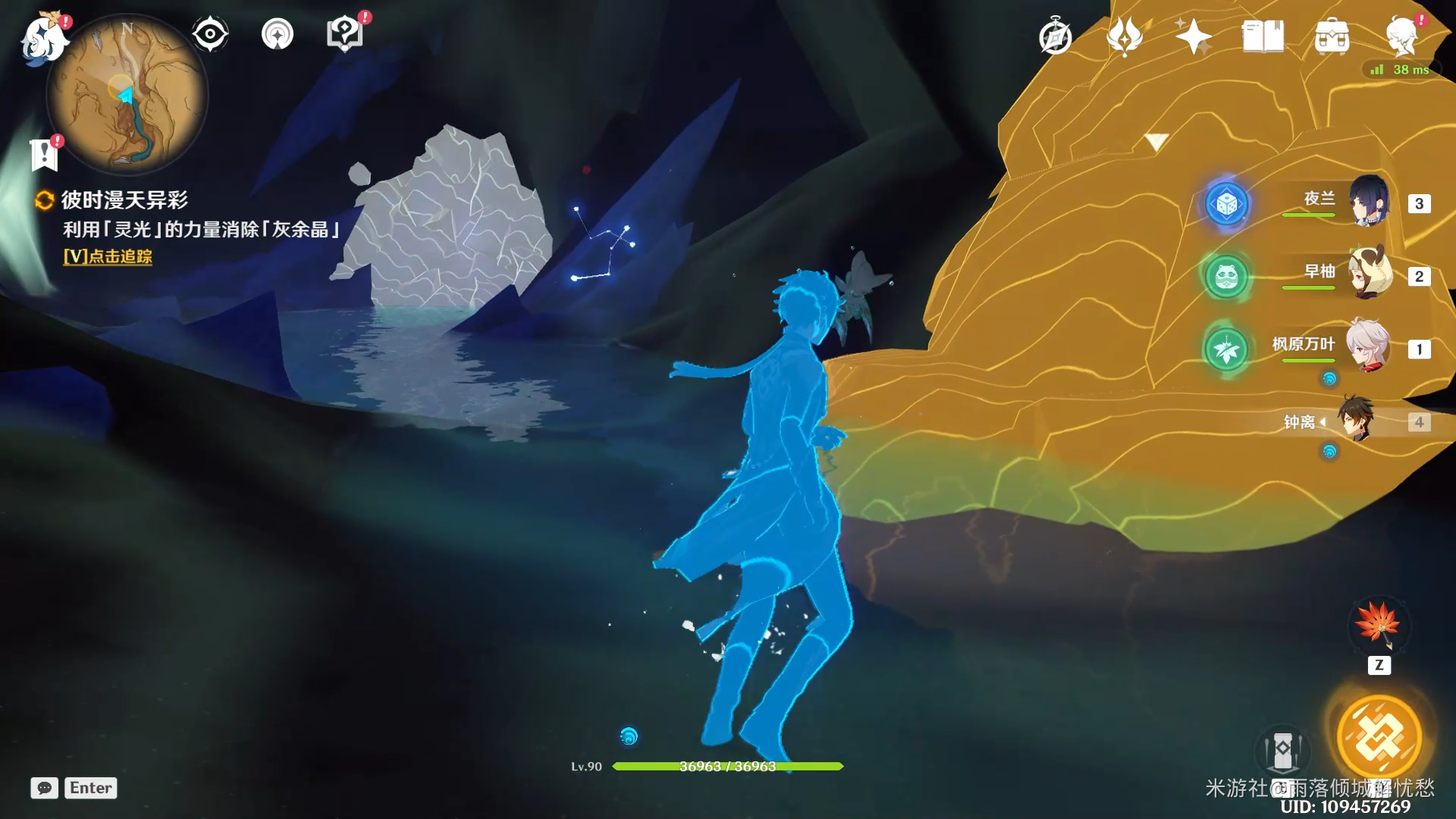Open the chat speech bubble button
This screenshot has width=1456, height=819.
click(x=44, y=788)
